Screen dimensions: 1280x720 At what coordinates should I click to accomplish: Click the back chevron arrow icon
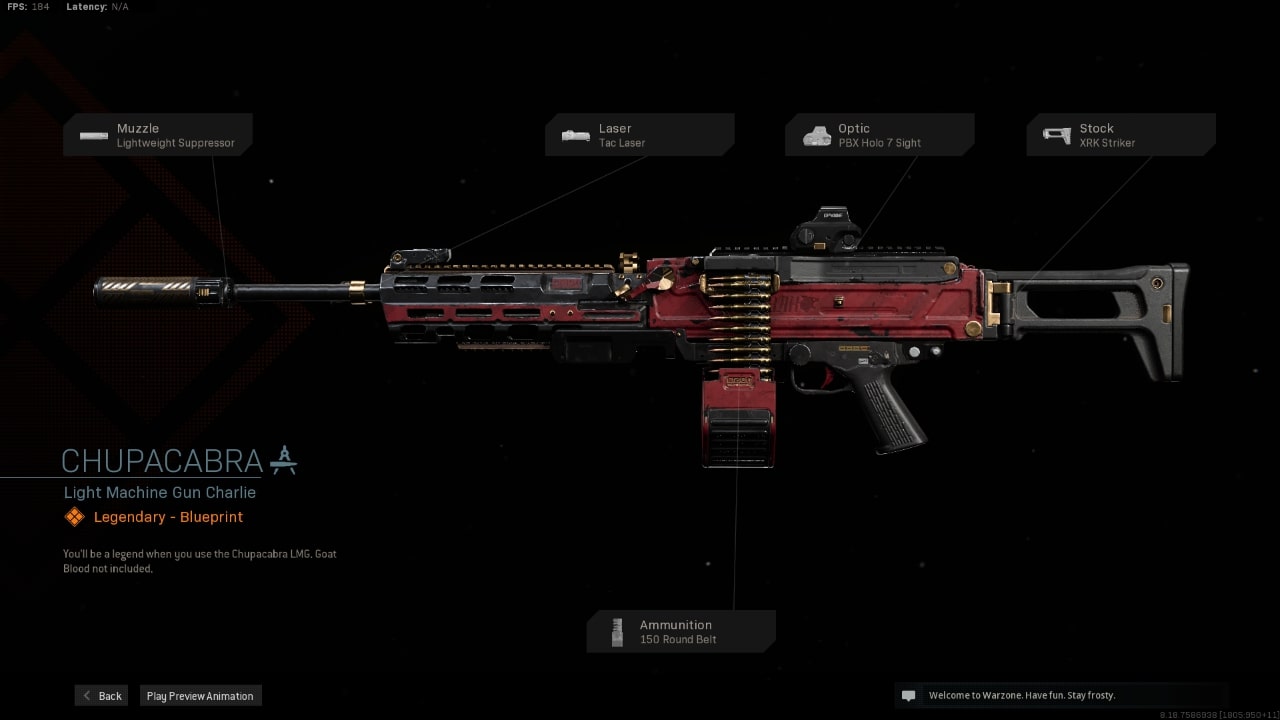point(87,695)
